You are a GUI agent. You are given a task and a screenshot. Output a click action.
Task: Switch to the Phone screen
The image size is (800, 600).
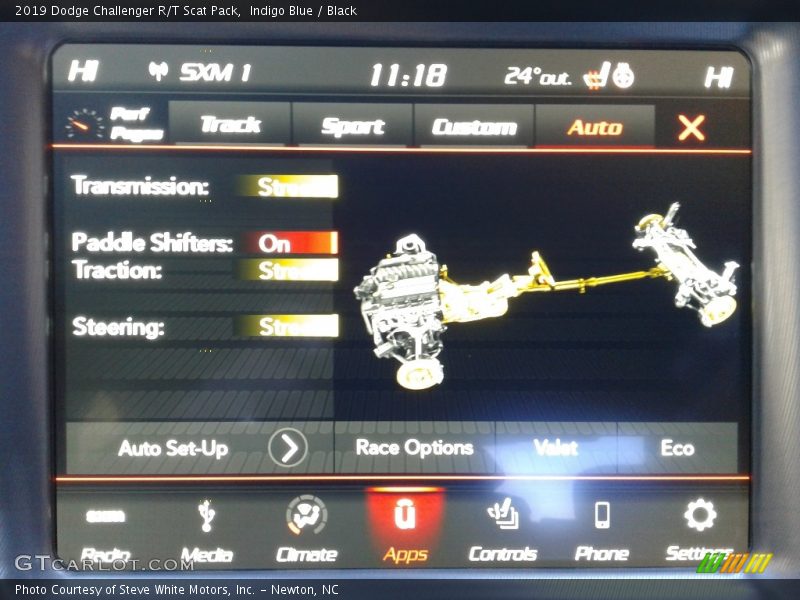(x=602, y=532)
